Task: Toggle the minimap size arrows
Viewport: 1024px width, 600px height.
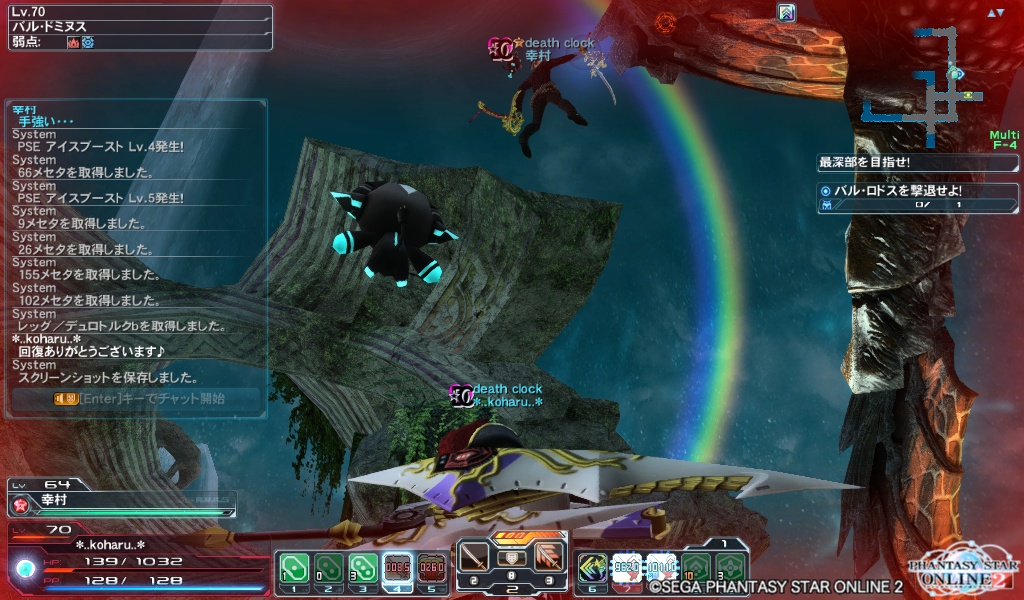Action: [995, 13]
